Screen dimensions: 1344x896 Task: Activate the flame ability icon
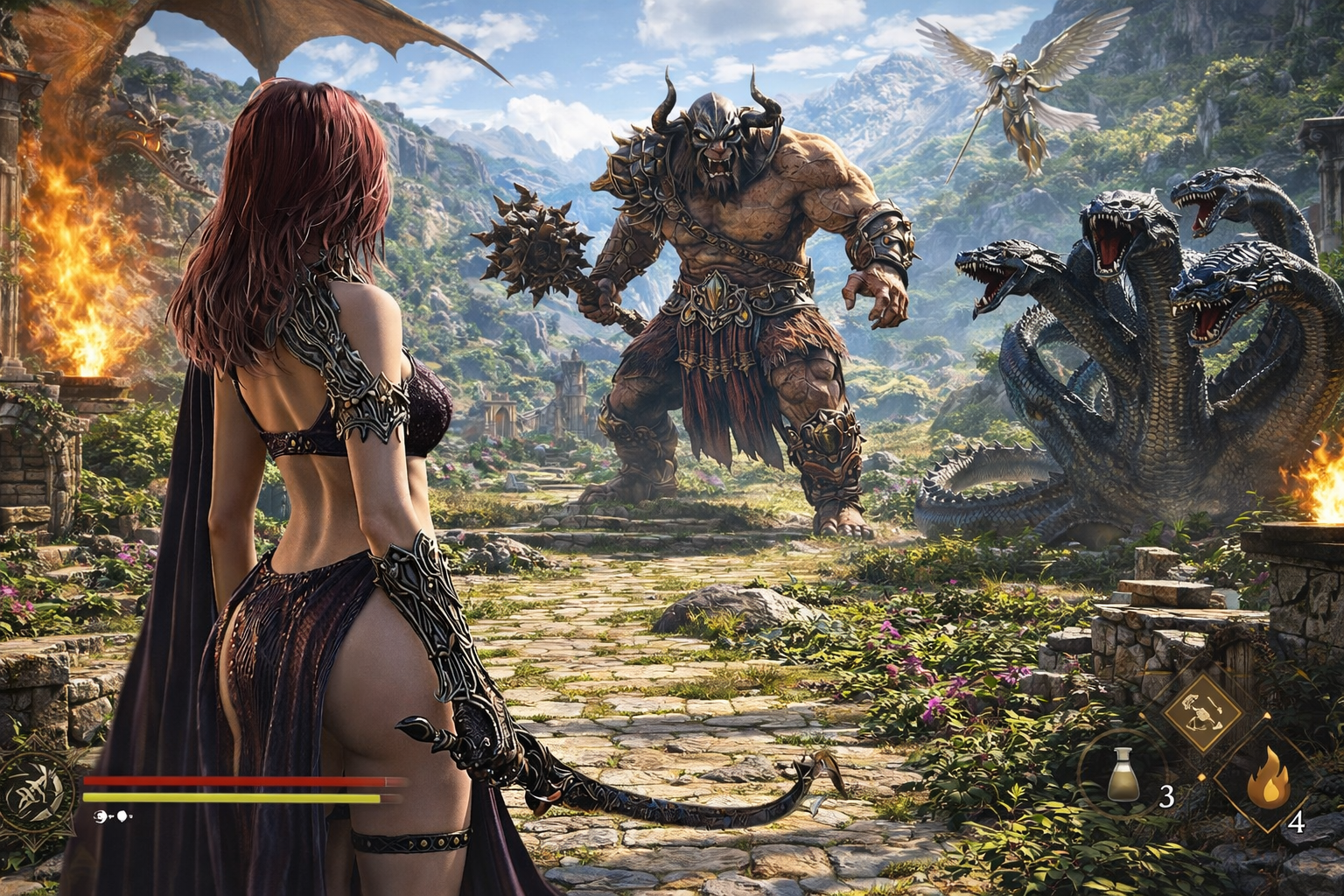click(x=1267, y=781)
